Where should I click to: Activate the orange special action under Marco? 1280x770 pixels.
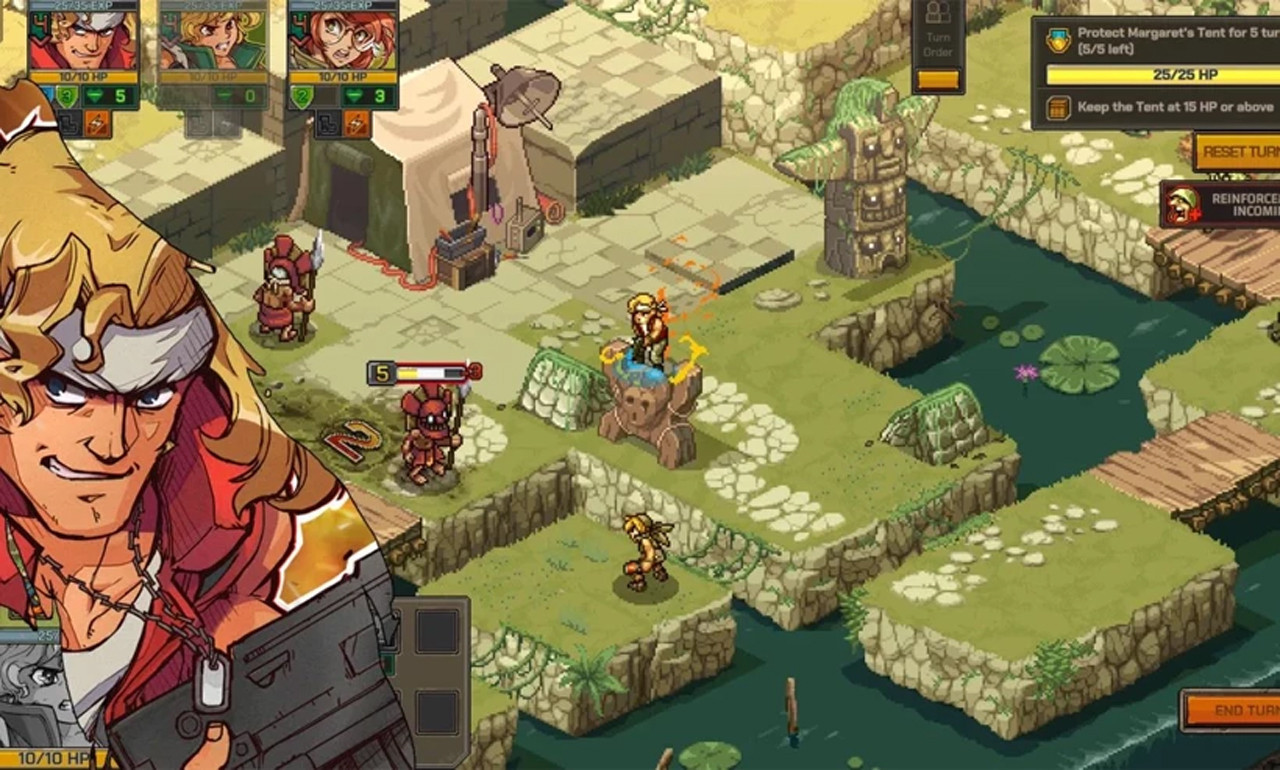pyautogui.click(x=98, y=124)
